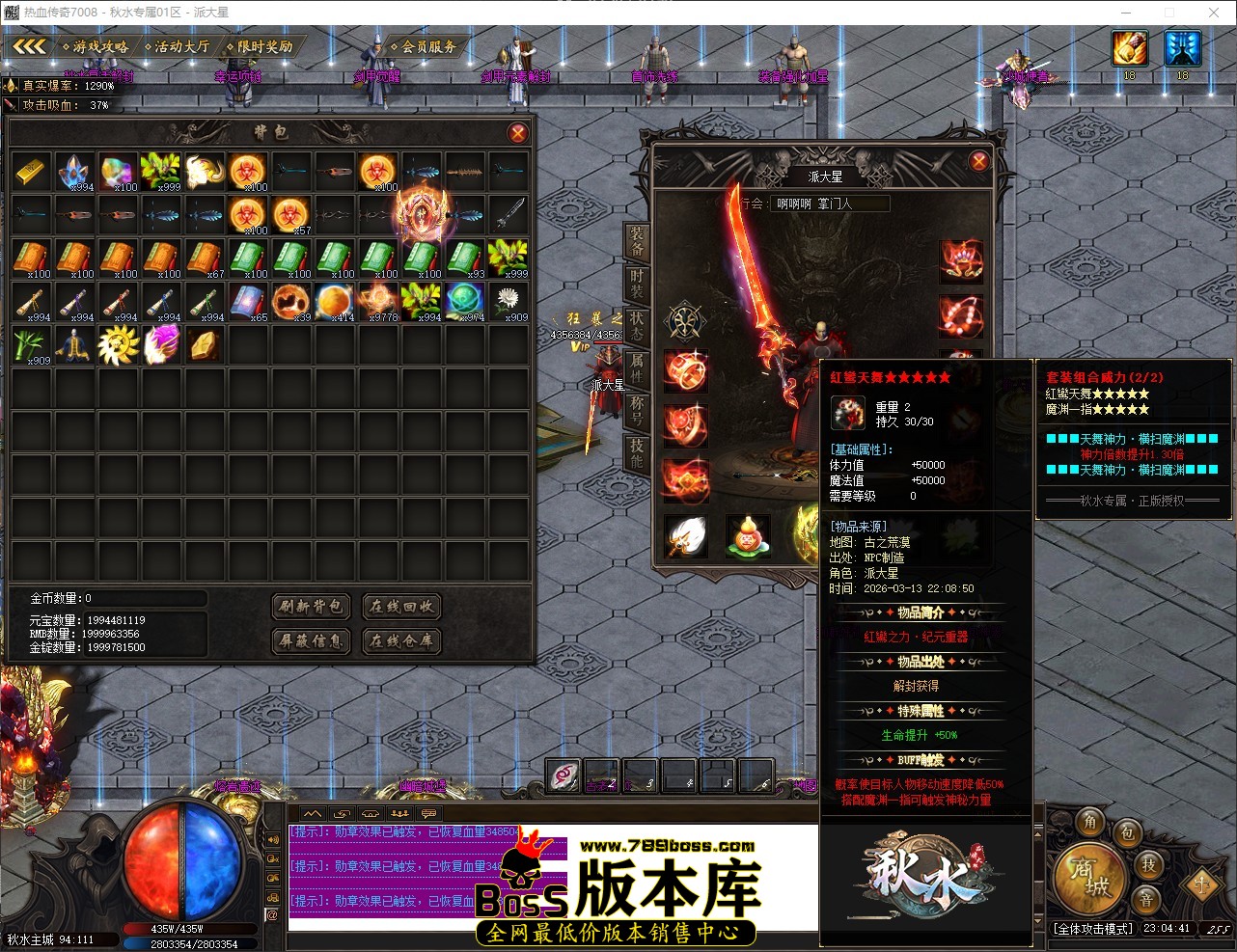Image resolution: width=1237 pixels, height=952 pixels.
Task: Open the 游戏攻略 menu
Action: 96,45
